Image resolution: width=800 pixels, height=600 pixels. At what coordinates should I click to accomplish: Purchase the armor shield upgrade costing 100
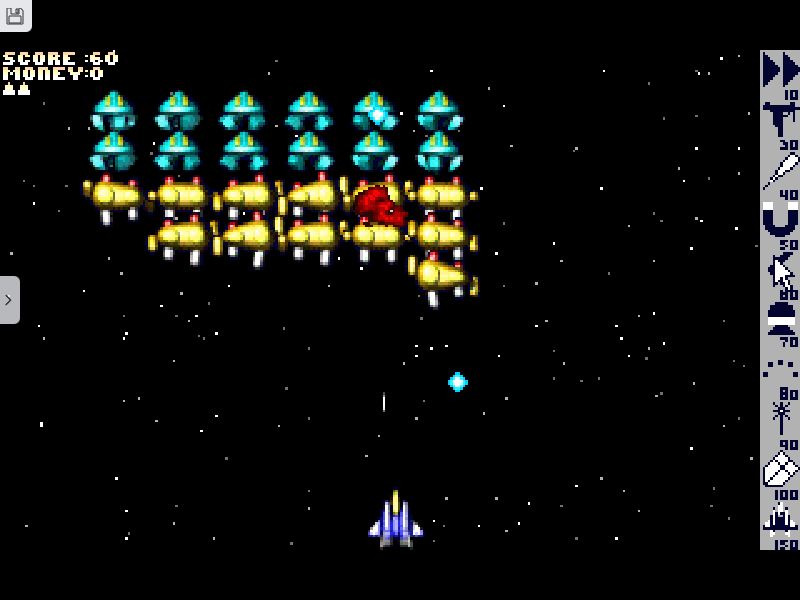[x=780, y=468]
